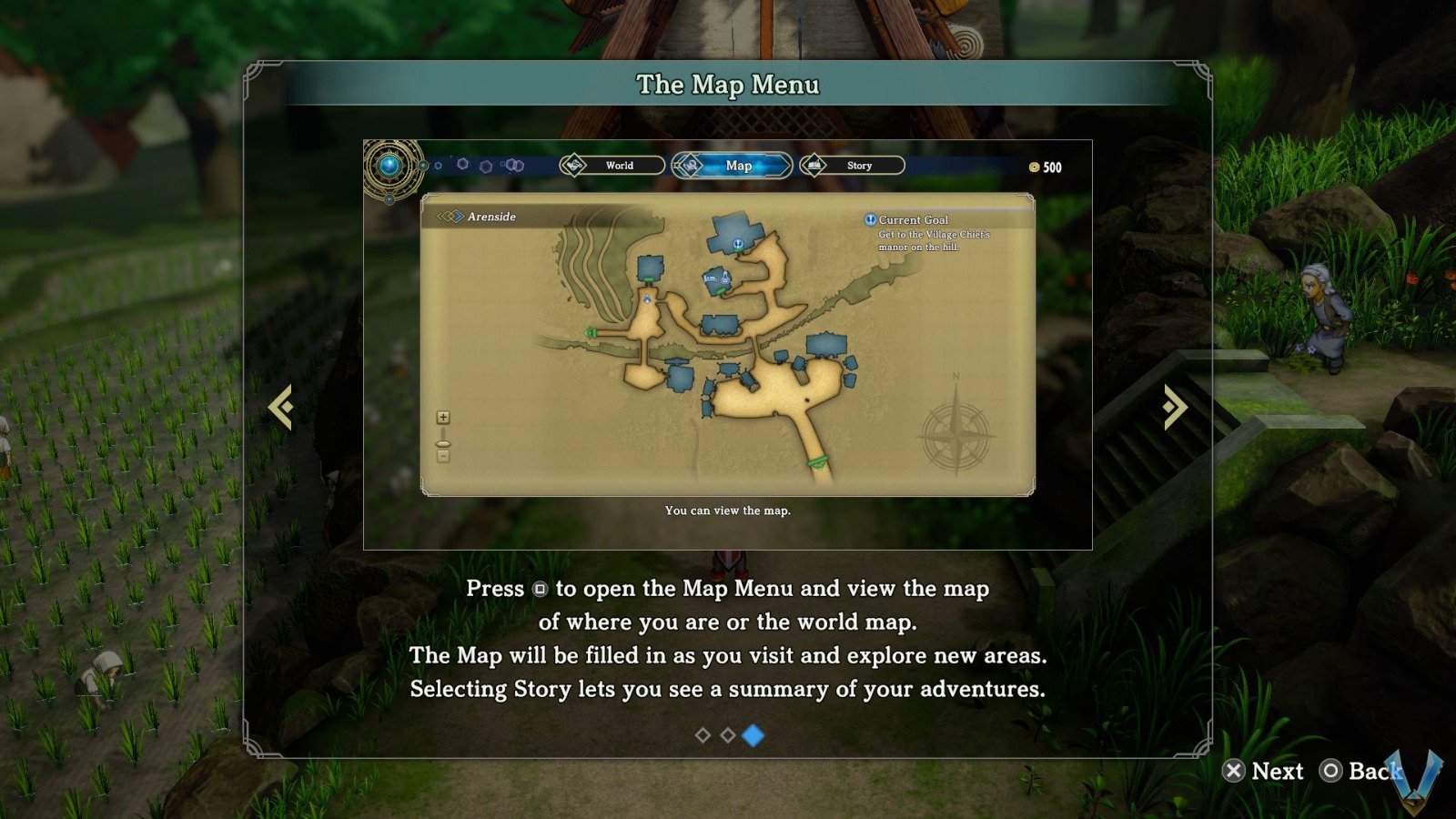The width and height of the screenshot is (1456, 819).
Task: Click the green exit arrow on the map's west edge
Action: 591,333
